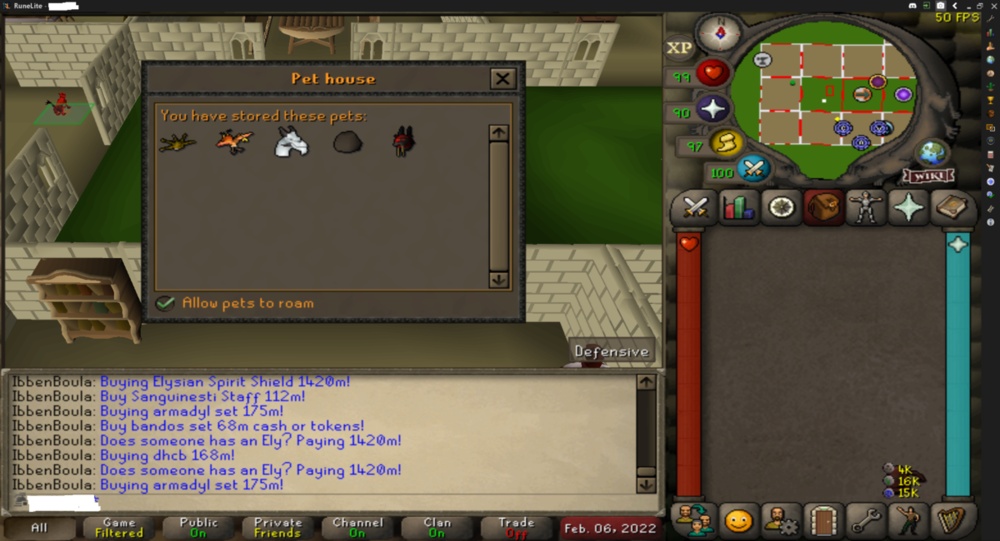
Task: Open the Logout door tab
Action: click(822, 520)
